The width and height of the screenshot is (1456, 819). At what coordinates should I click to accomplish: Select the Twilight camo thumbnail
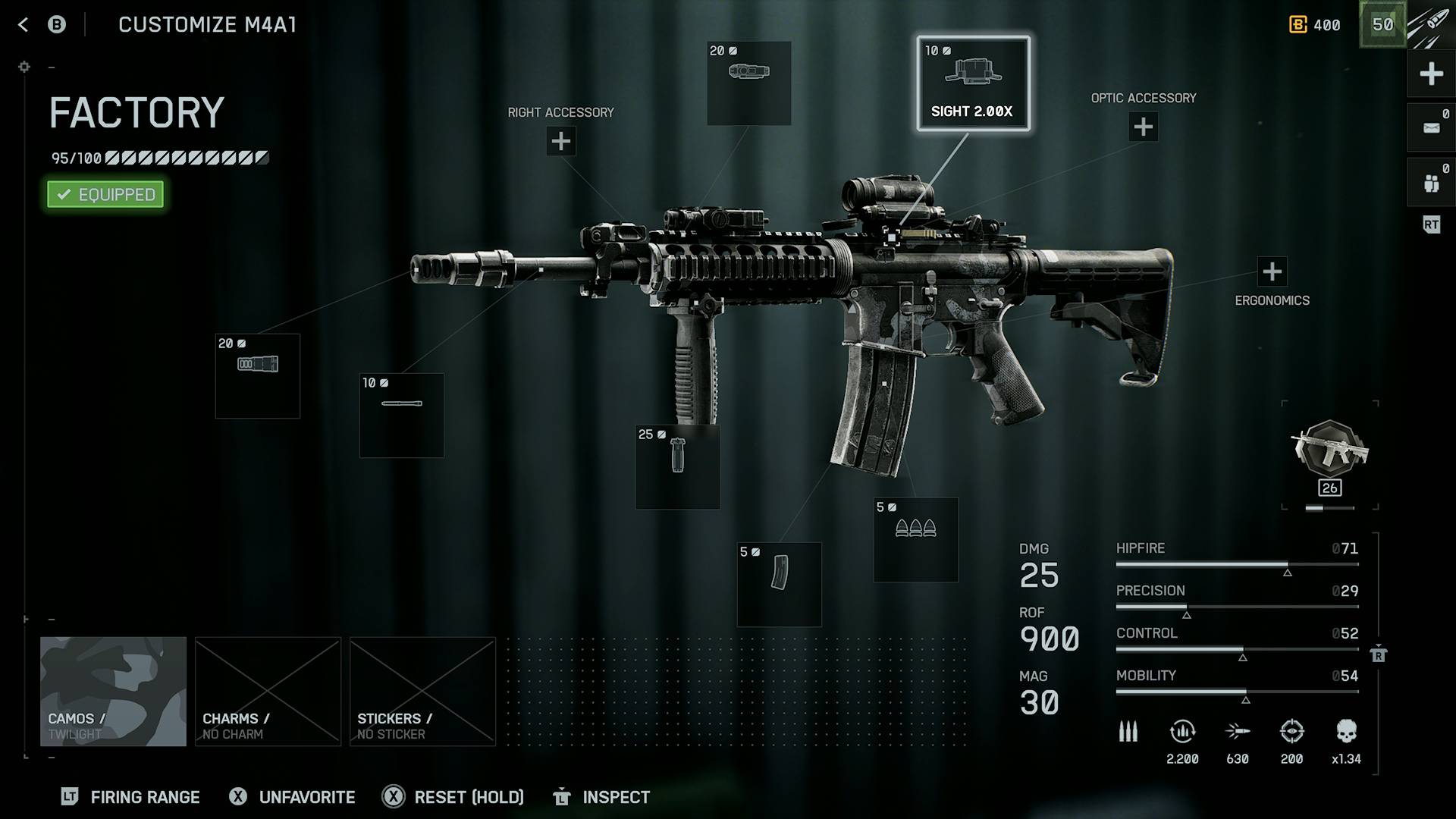[x=113, y=692]
